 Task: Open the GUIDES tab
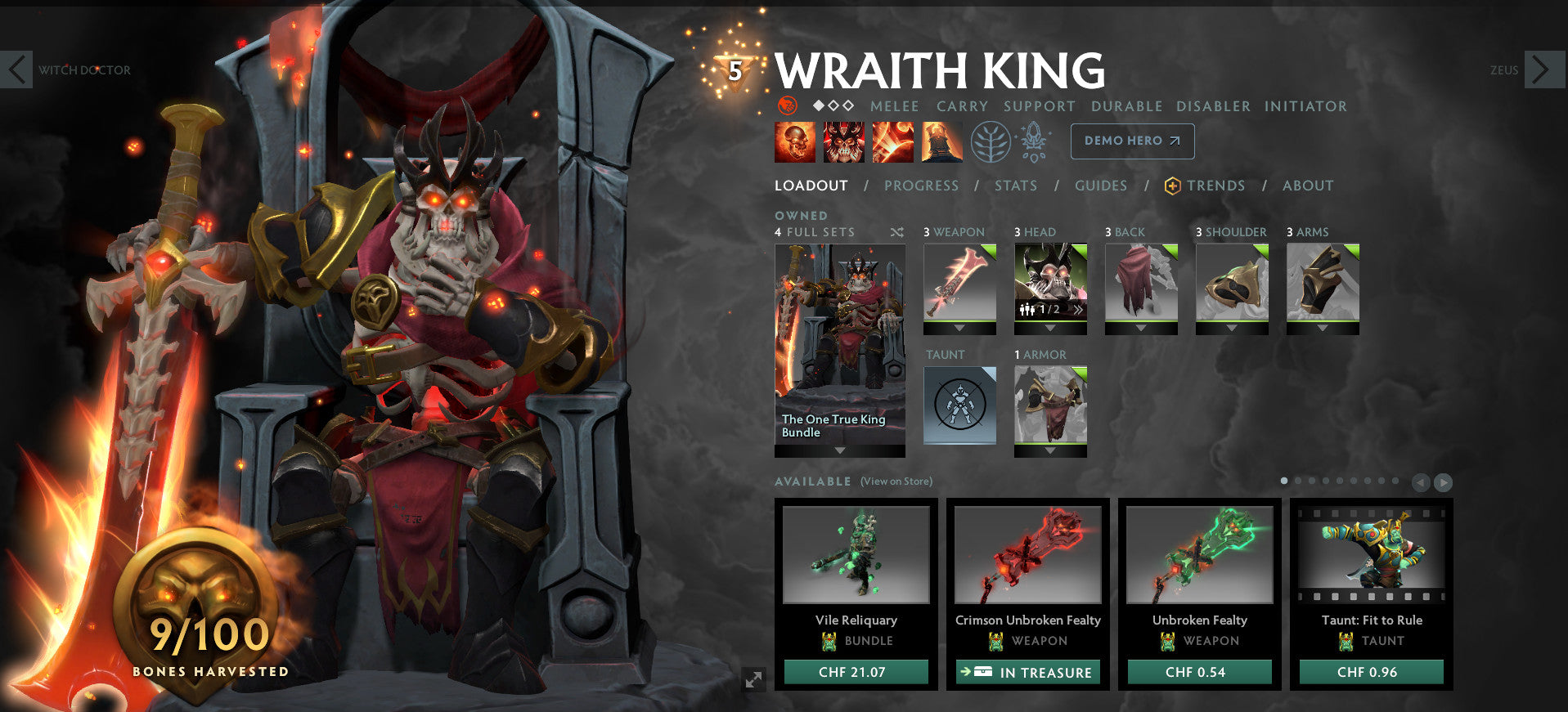click(1100, 186)
